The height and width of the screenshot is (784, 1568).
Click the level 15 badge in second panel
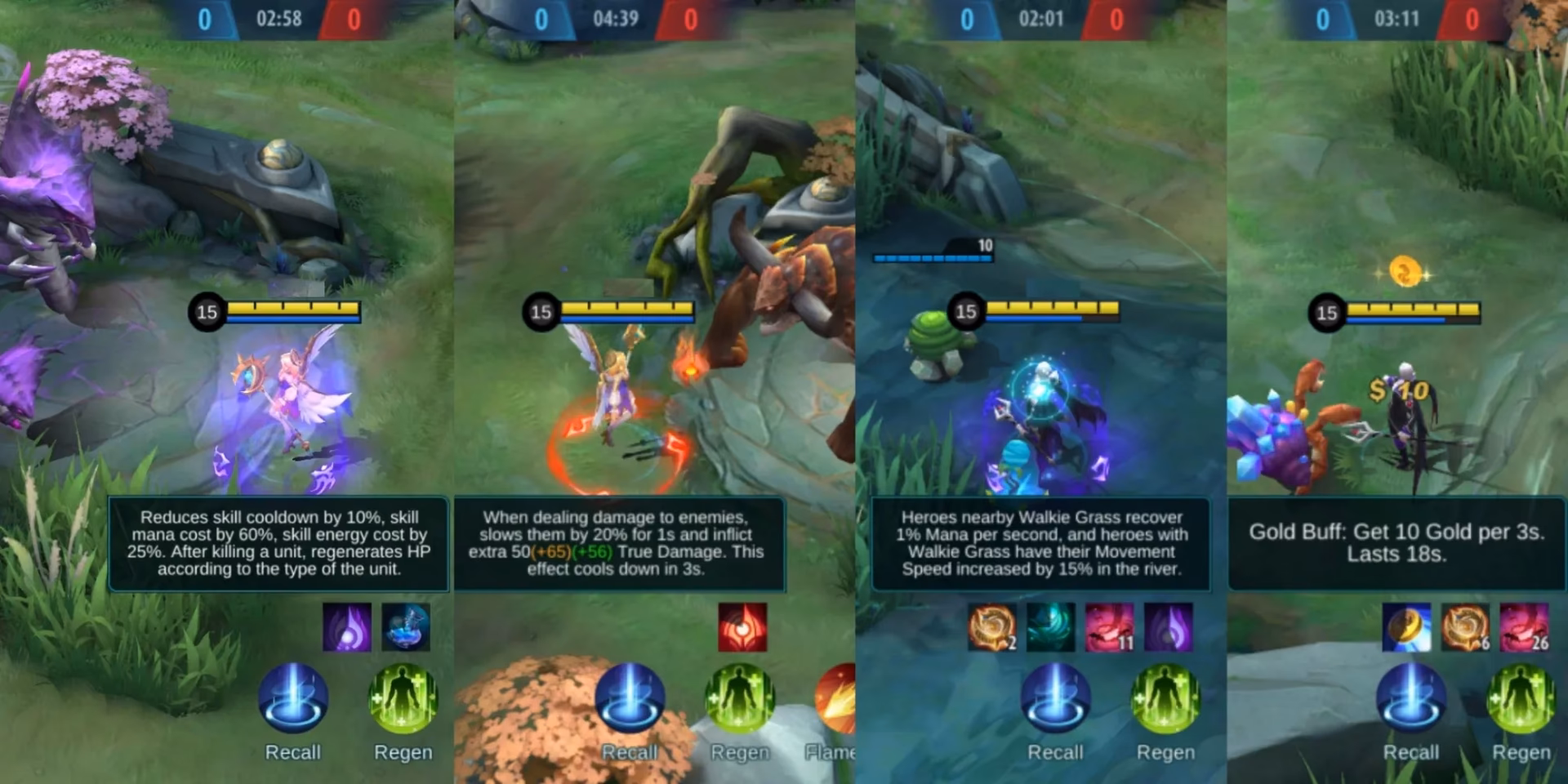[x=541, y=312]
